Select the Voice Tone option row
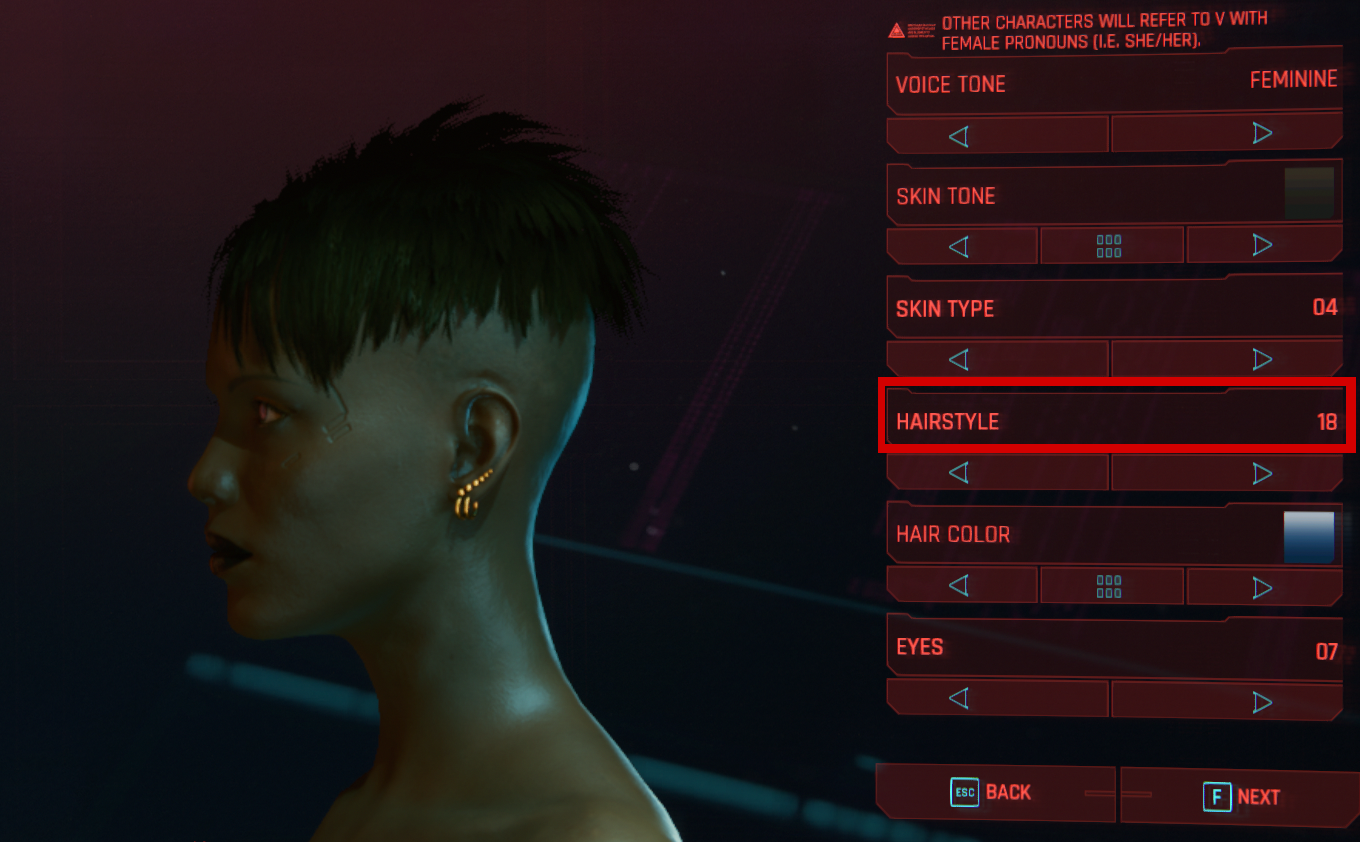This screenshot has height=842, width=1360. pyautogui.click(x=1114, y=83)
